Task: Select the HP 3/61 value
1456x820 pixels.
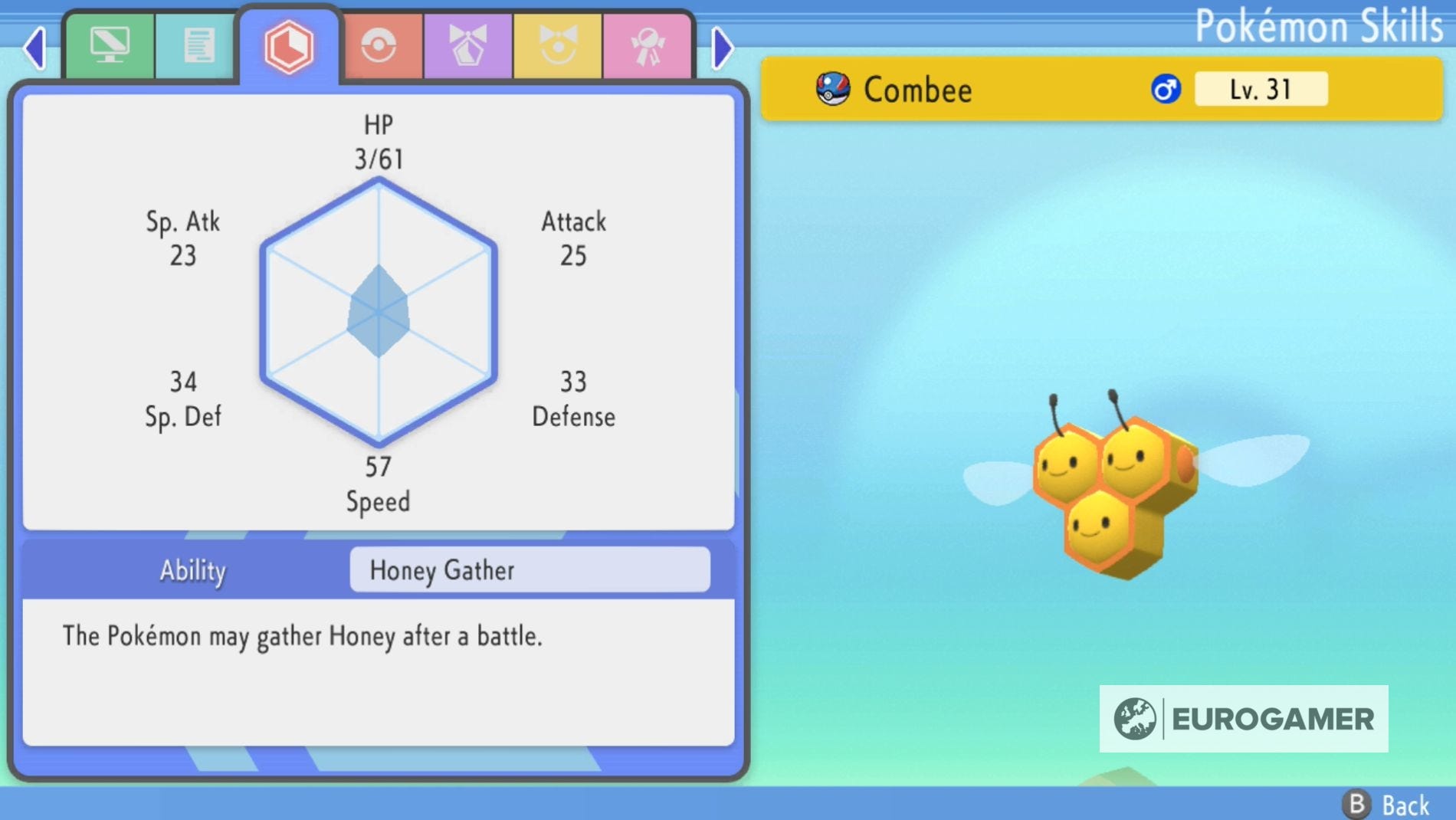Action: 378,159
